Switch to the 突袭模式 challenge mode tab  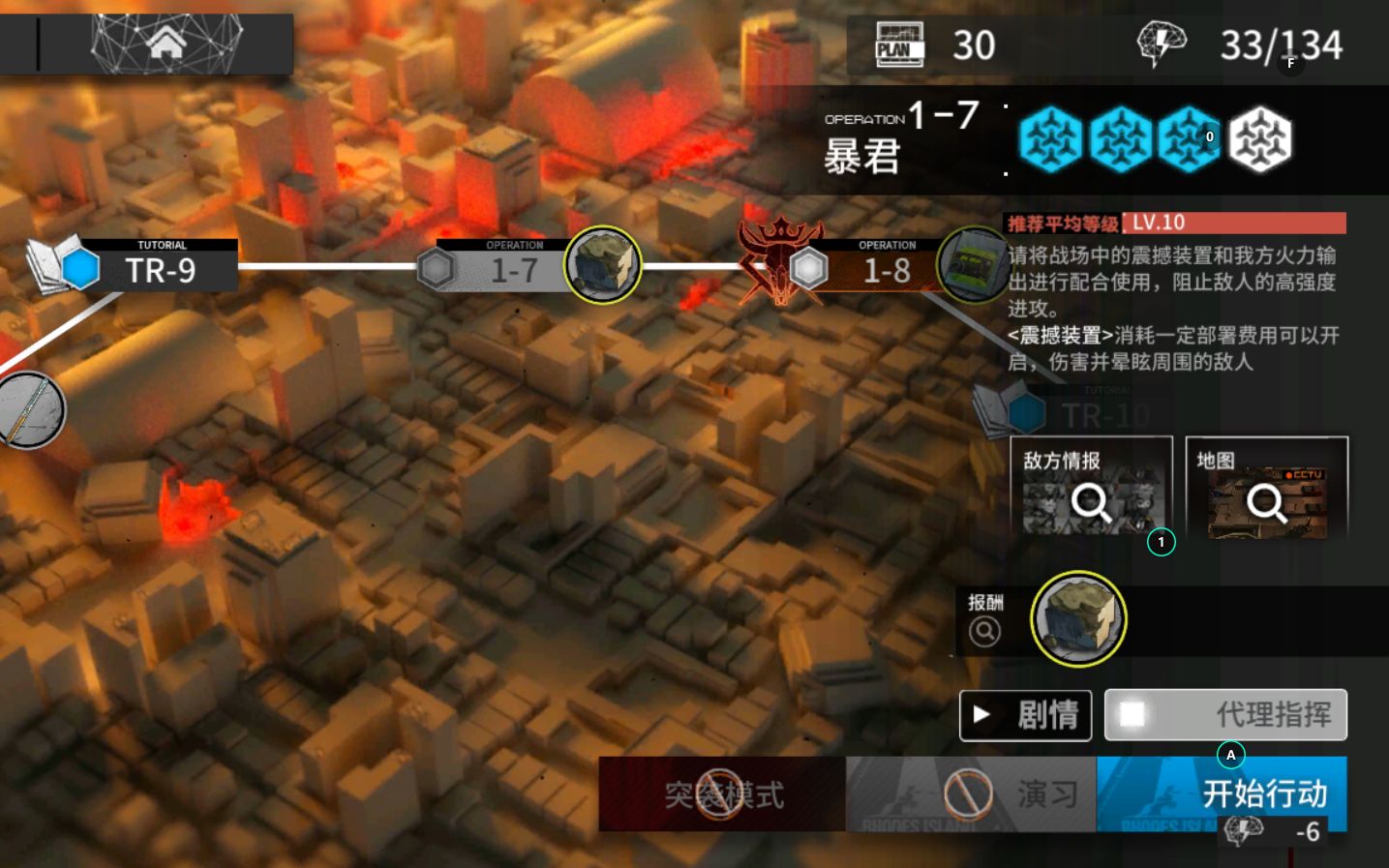click(x=720, y=794)
